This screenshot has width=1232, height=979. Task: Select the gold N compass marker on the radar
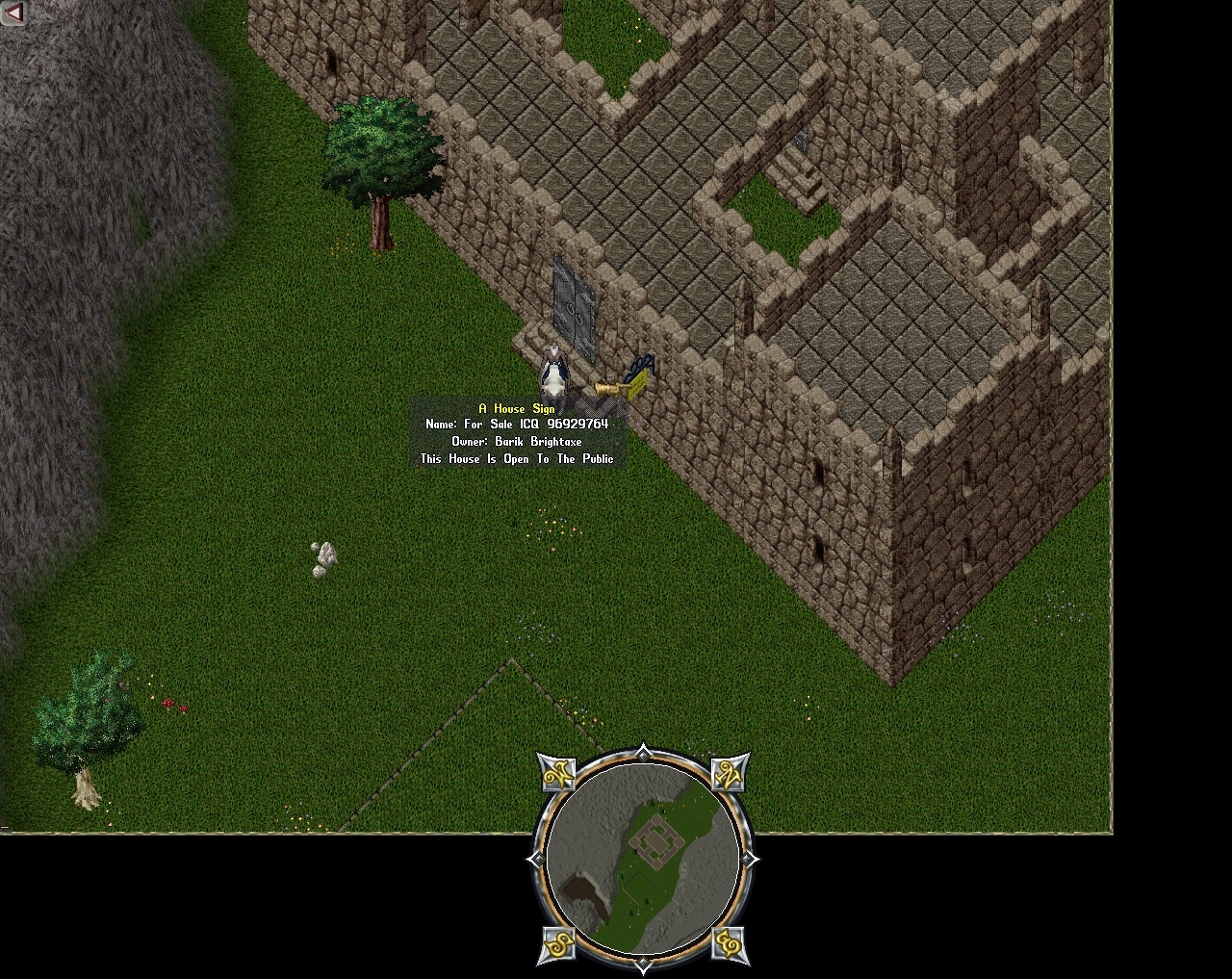[x=727, y=776]
